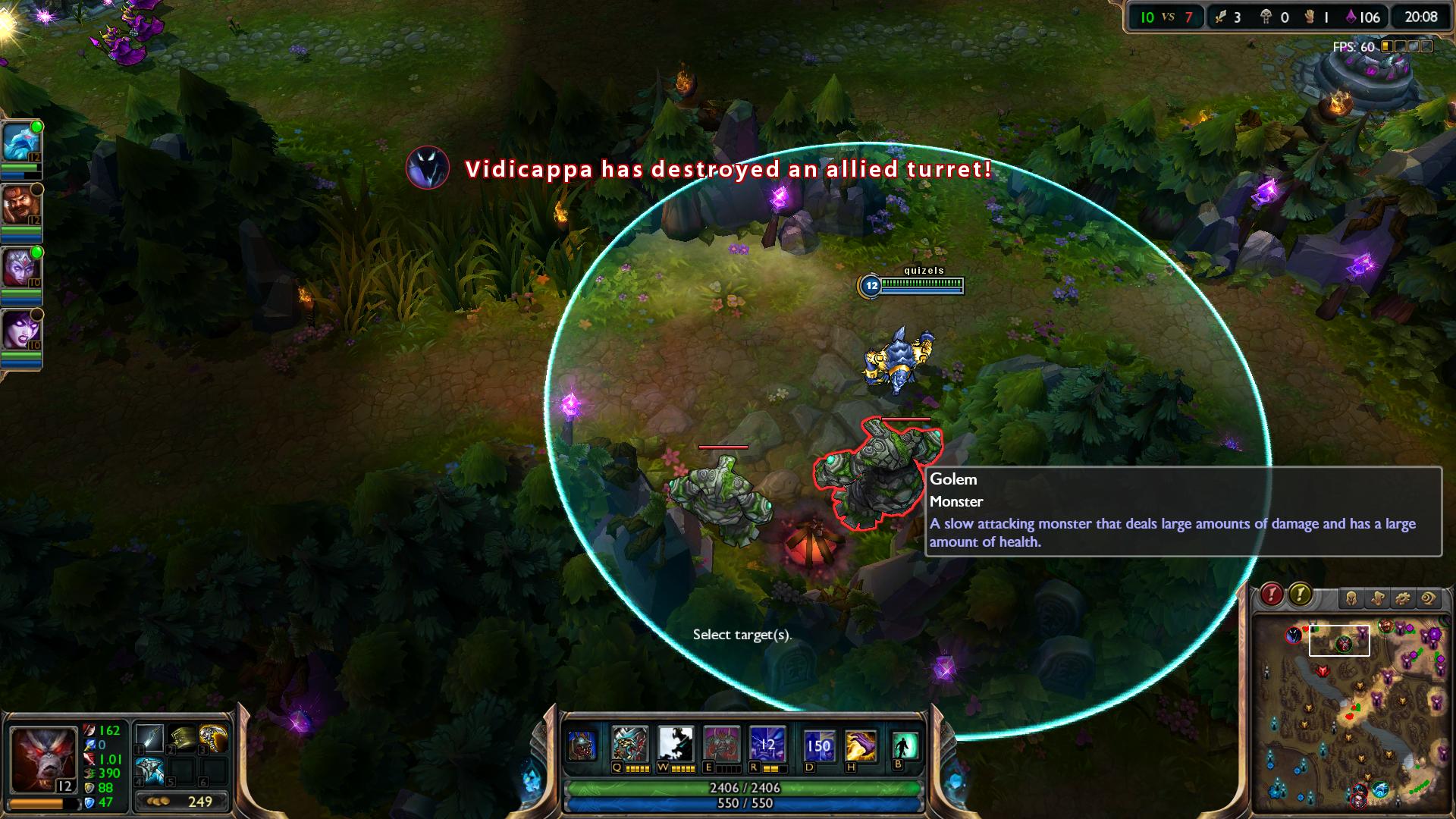Trigger the R ultimate ability
The image size is (1456, 819).
click(x=767, y=744)
